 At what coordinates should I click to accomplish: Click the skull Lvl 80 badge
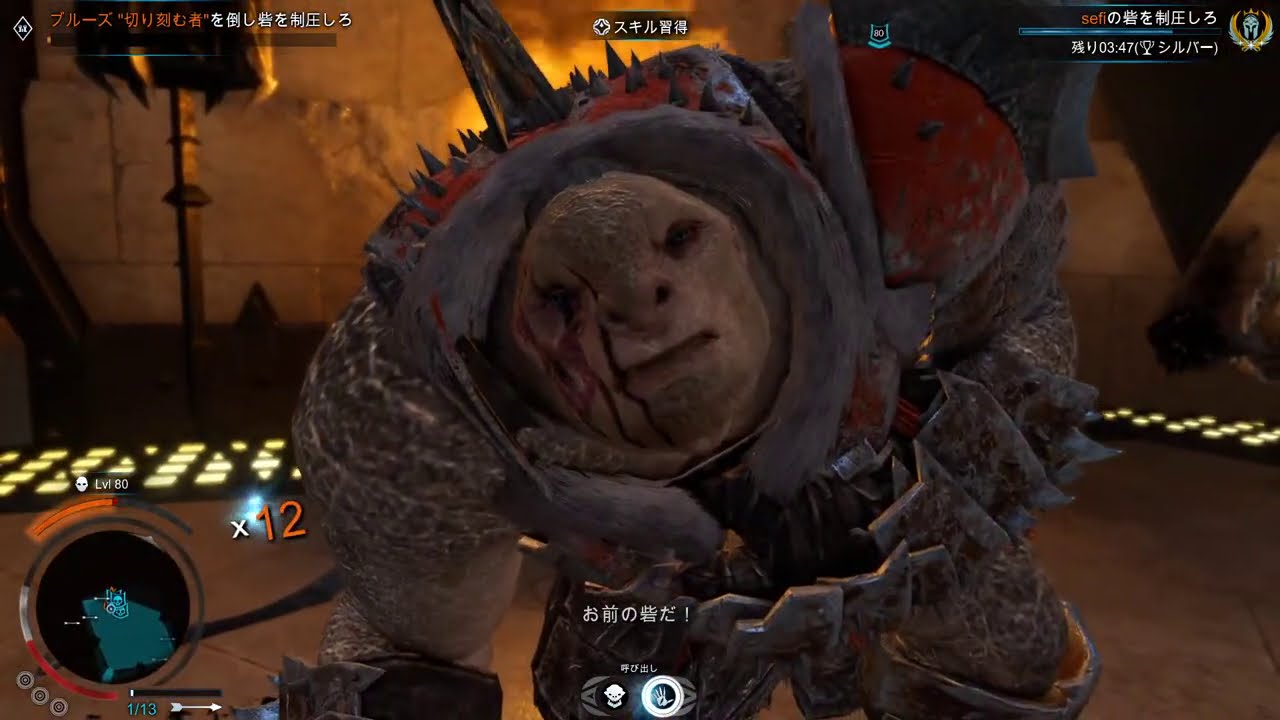tap(103, 484)
